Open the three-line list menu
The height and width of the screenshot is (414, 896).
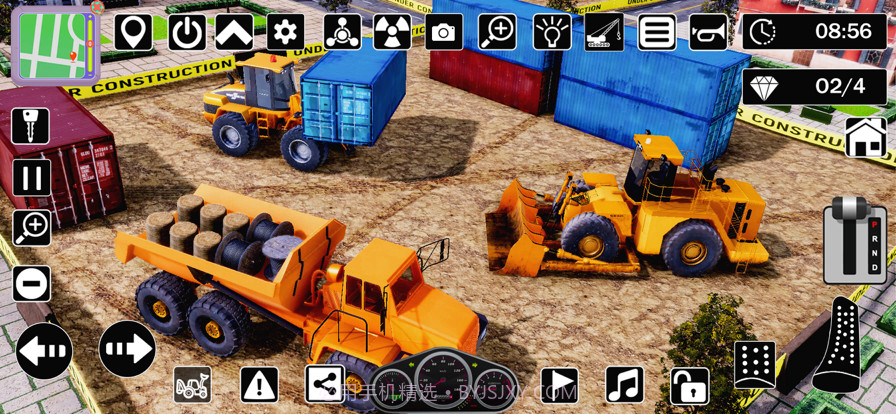(656, 32)
